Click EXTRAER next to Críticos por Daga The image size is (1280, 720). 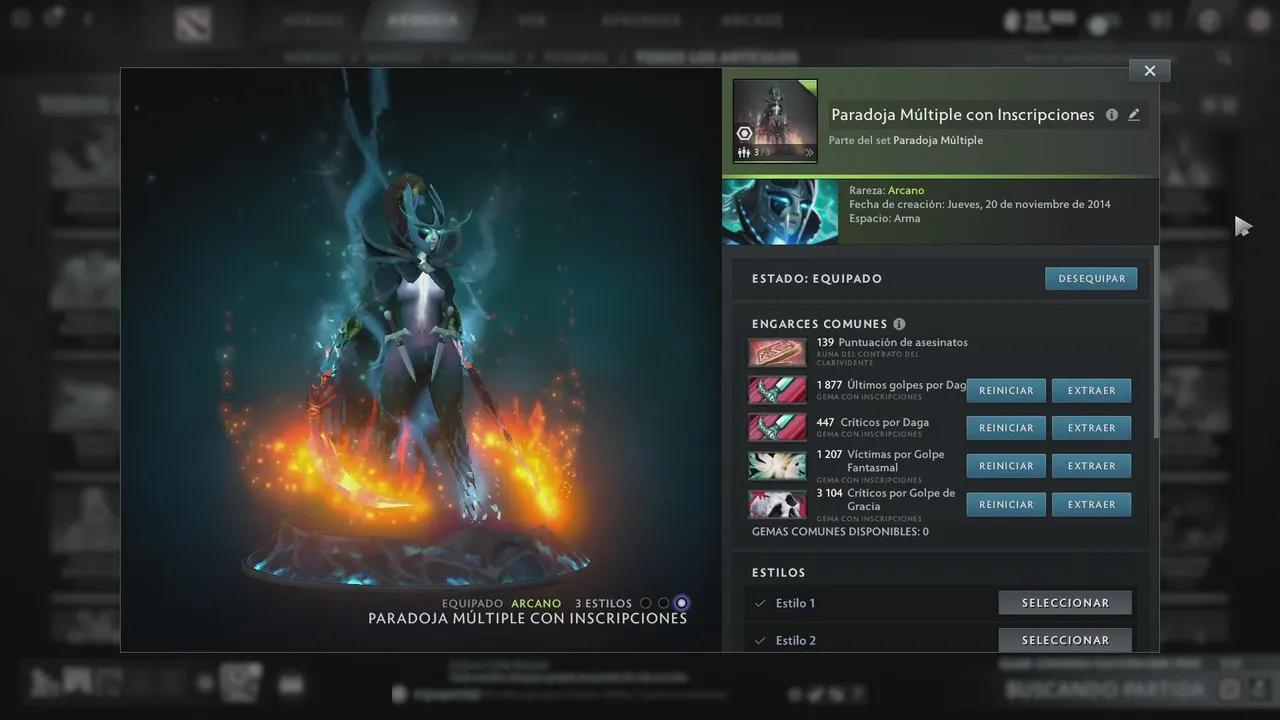[x=1091, y=427]
